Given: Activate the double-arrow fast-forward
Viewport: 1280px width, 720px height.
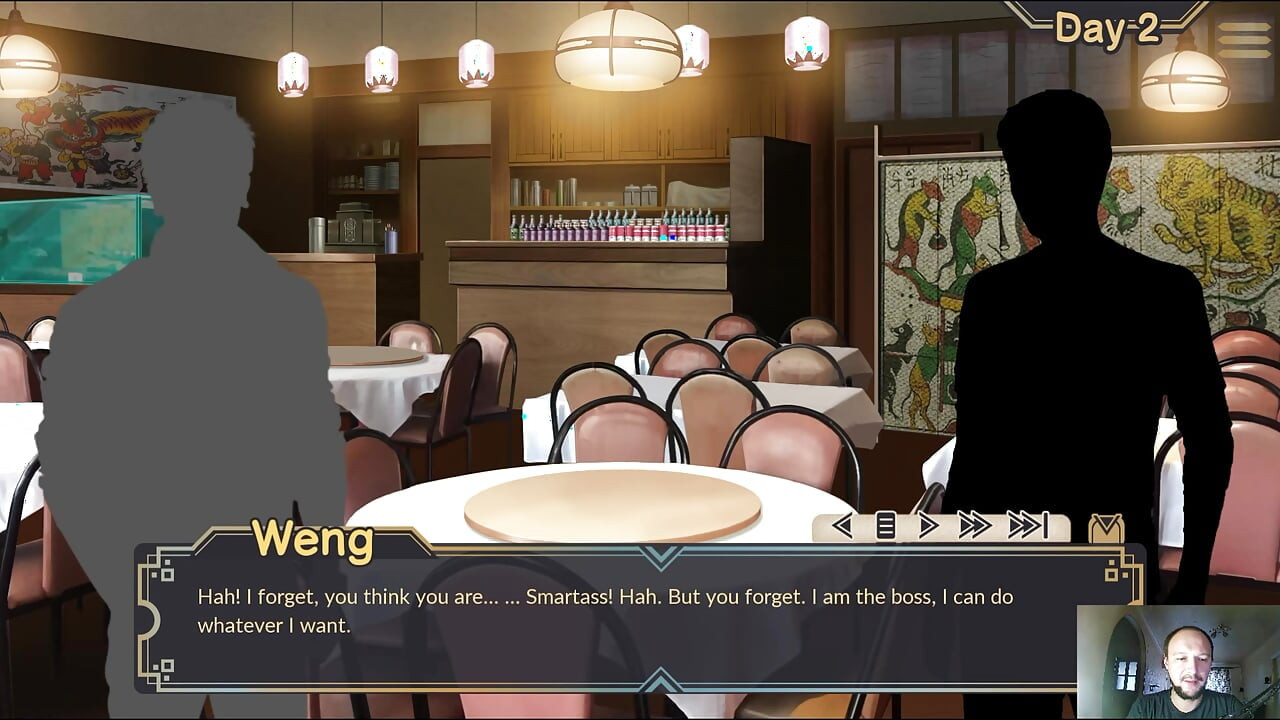Looking at the screenshot, I should 974,526.
